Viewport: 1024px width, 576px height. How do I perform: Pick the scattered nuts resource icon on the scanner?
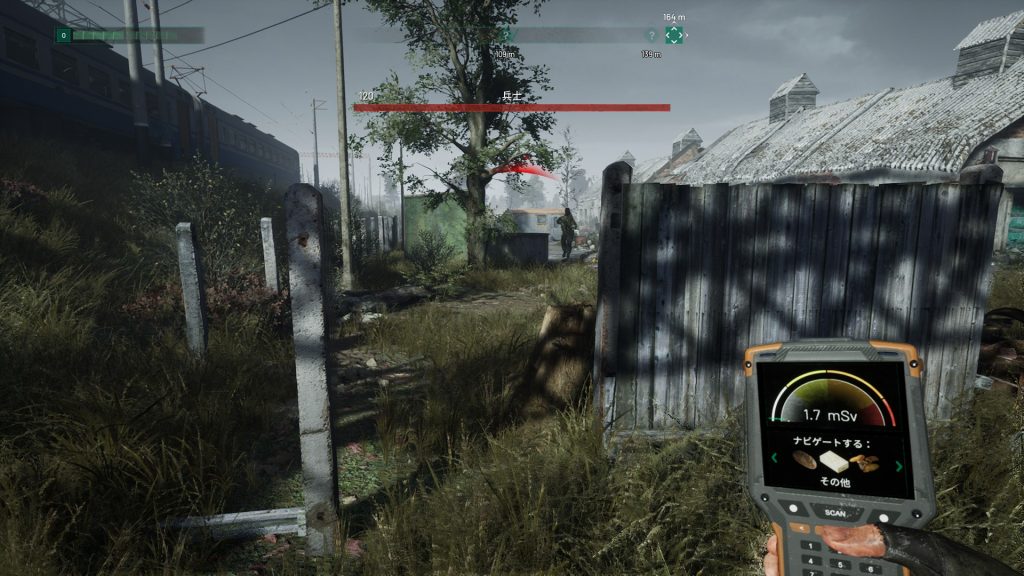click(865, 463)
